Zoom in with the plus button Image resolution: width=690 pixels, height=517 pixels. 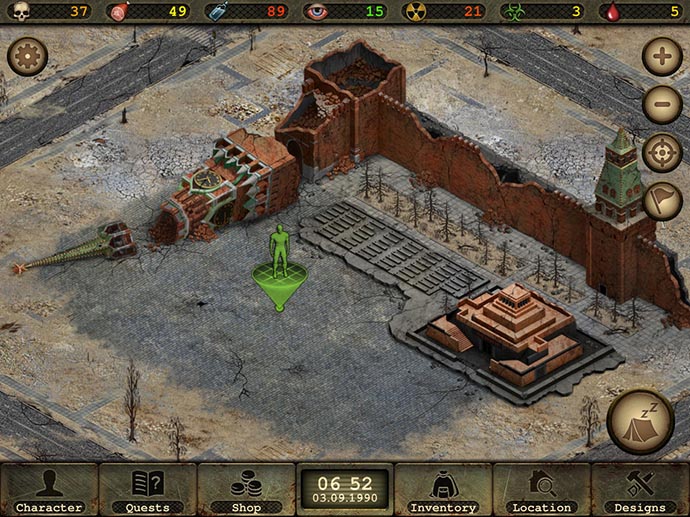[x=662, y=56]
